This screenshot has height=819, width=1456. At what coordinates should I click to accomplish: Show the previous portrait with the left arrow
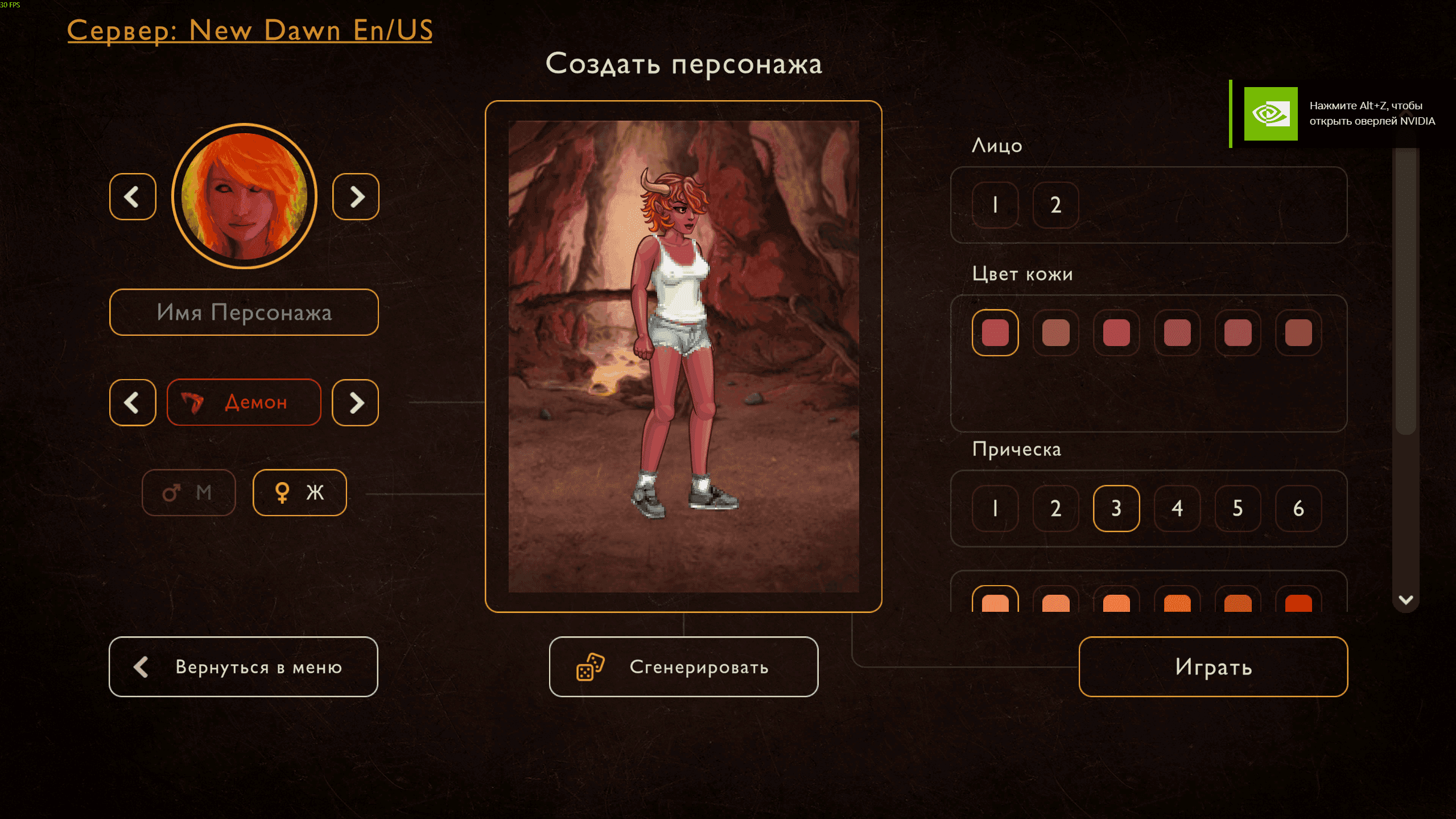point(133,197)
